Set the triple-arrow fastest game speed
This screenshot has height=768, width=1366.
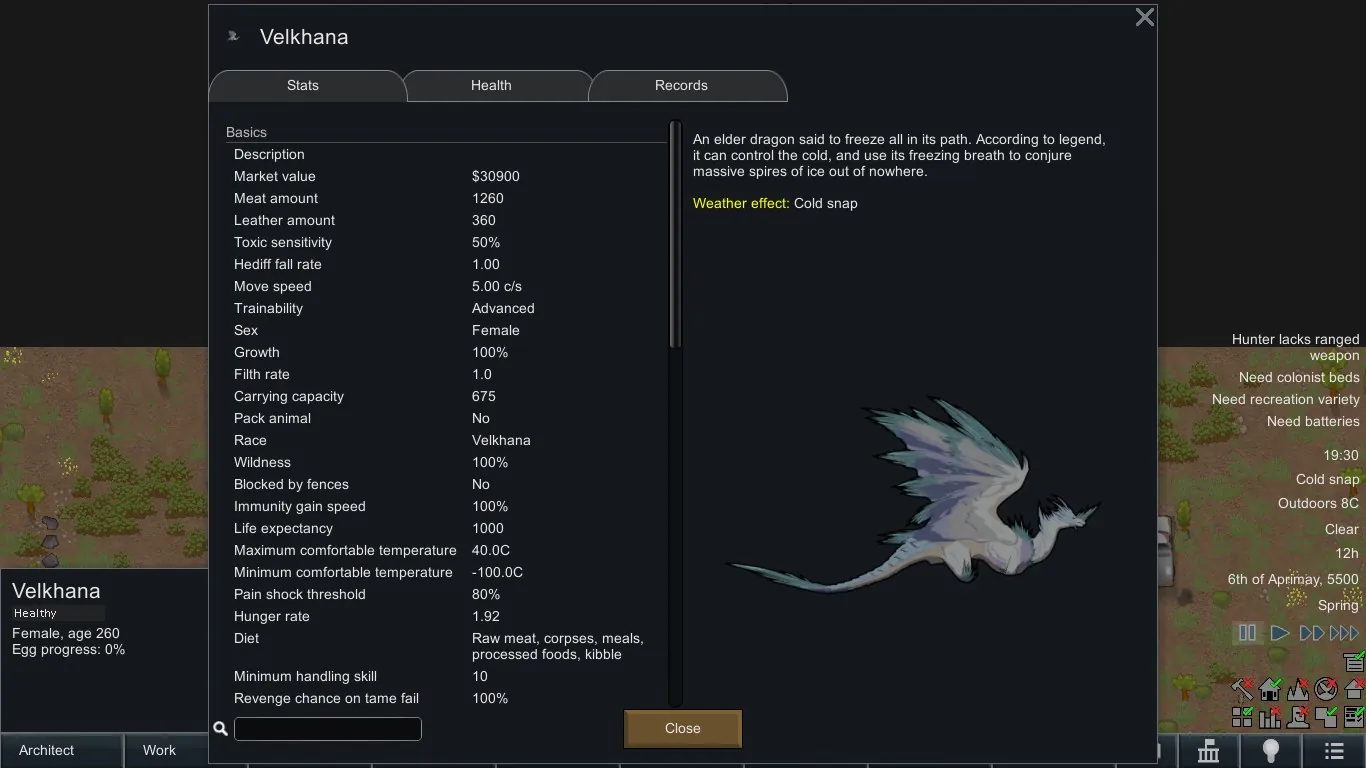tap(1344, 633)
